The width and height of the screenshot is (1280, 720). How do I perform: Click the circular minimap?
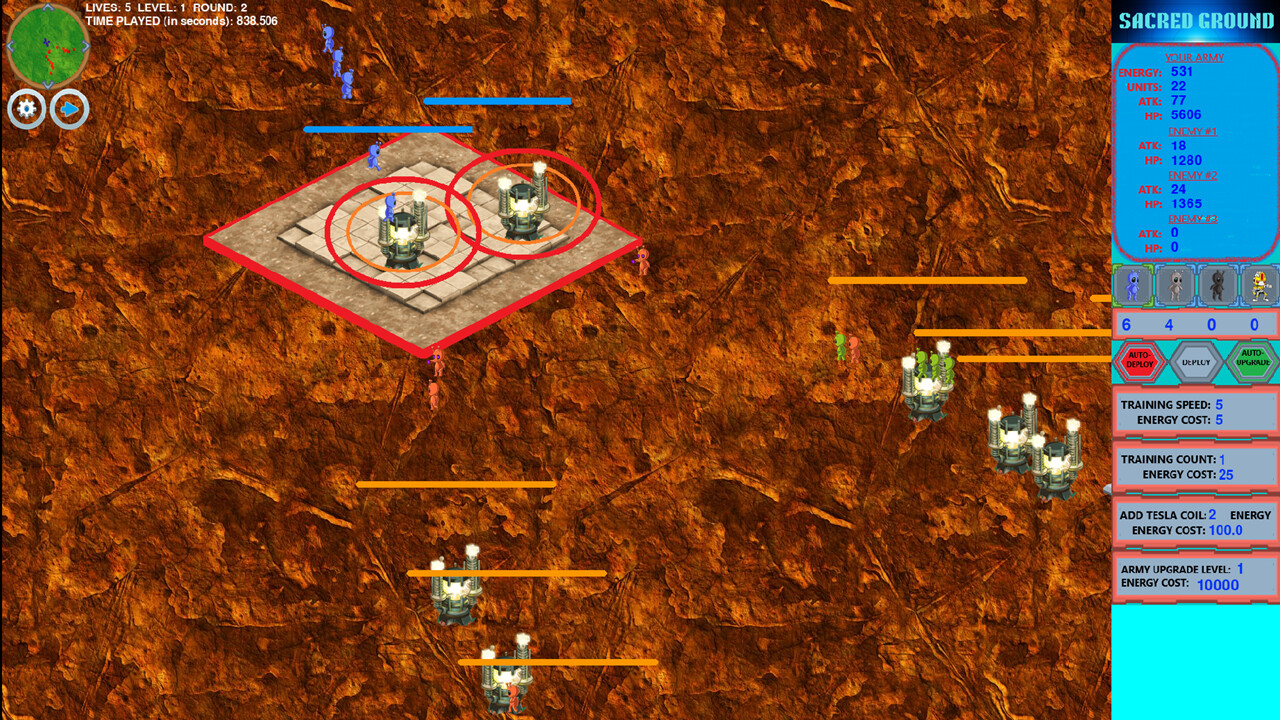pyautogui.click(x=48, y=46)
